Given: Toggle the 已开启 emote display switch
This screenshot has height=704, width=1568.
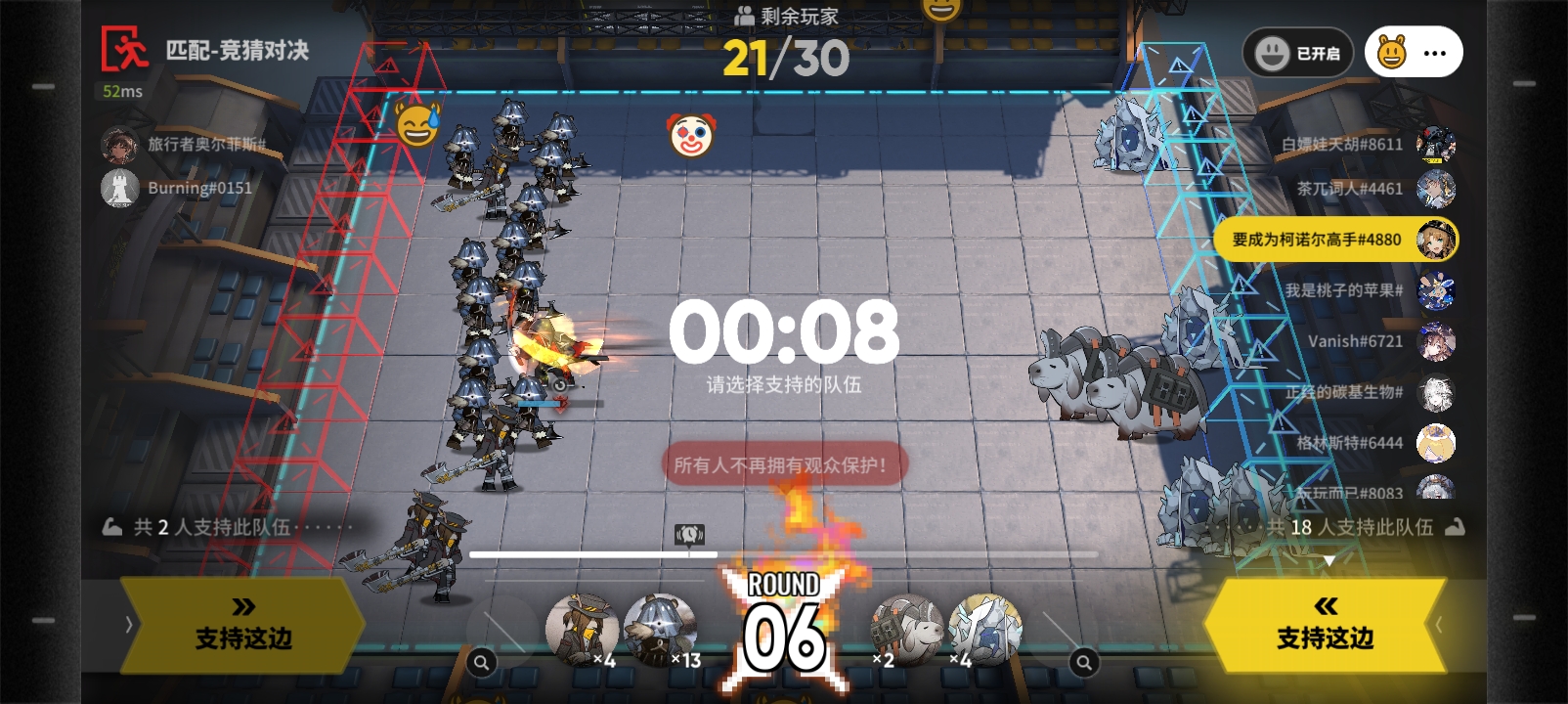Looking at the screenshot, I should (x=1297, y=53).
